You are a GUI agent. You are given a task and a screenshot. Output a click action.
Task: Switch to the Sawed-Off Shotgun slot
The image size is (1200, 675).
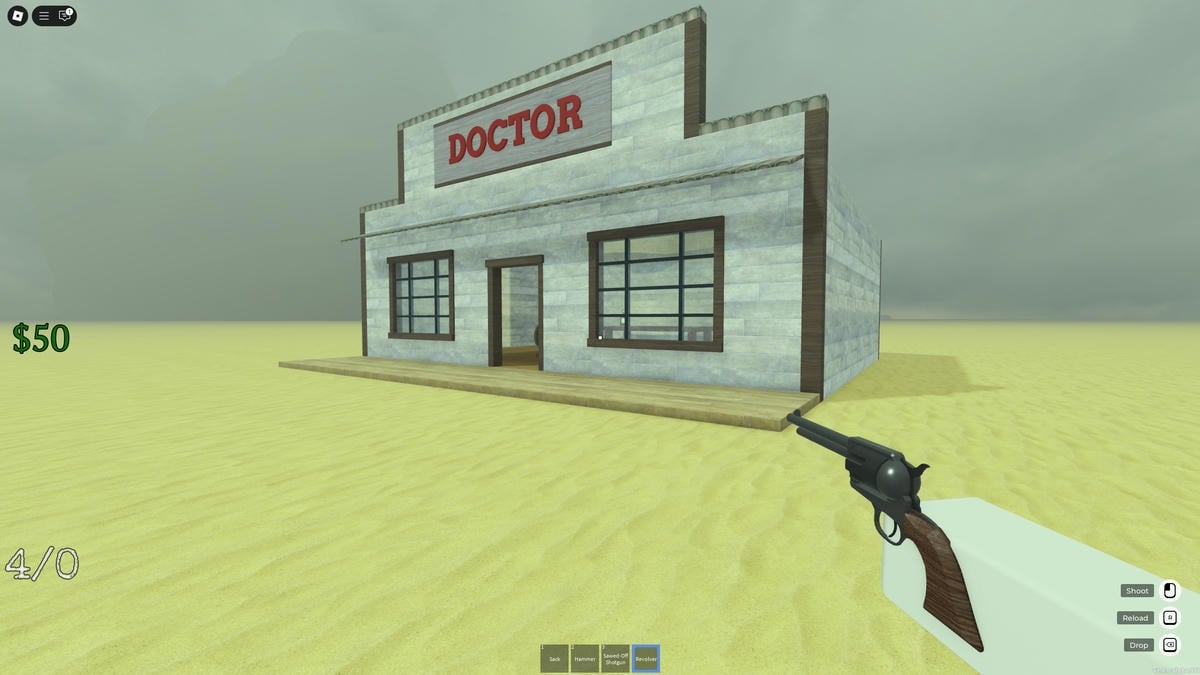615,658
